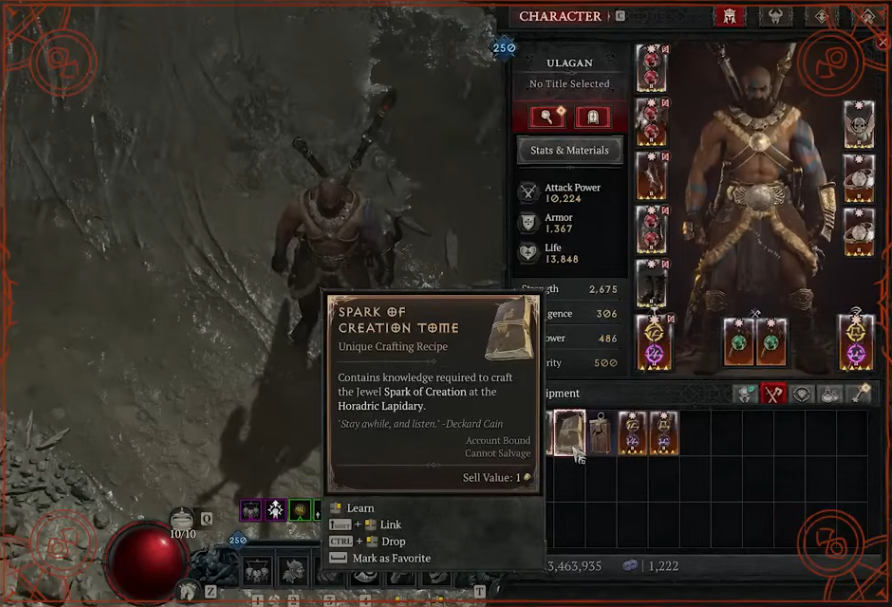Select the Equipment inventory tab with crossed axes
Viewport: 892px width, 607px height.
tap(773, 394)
